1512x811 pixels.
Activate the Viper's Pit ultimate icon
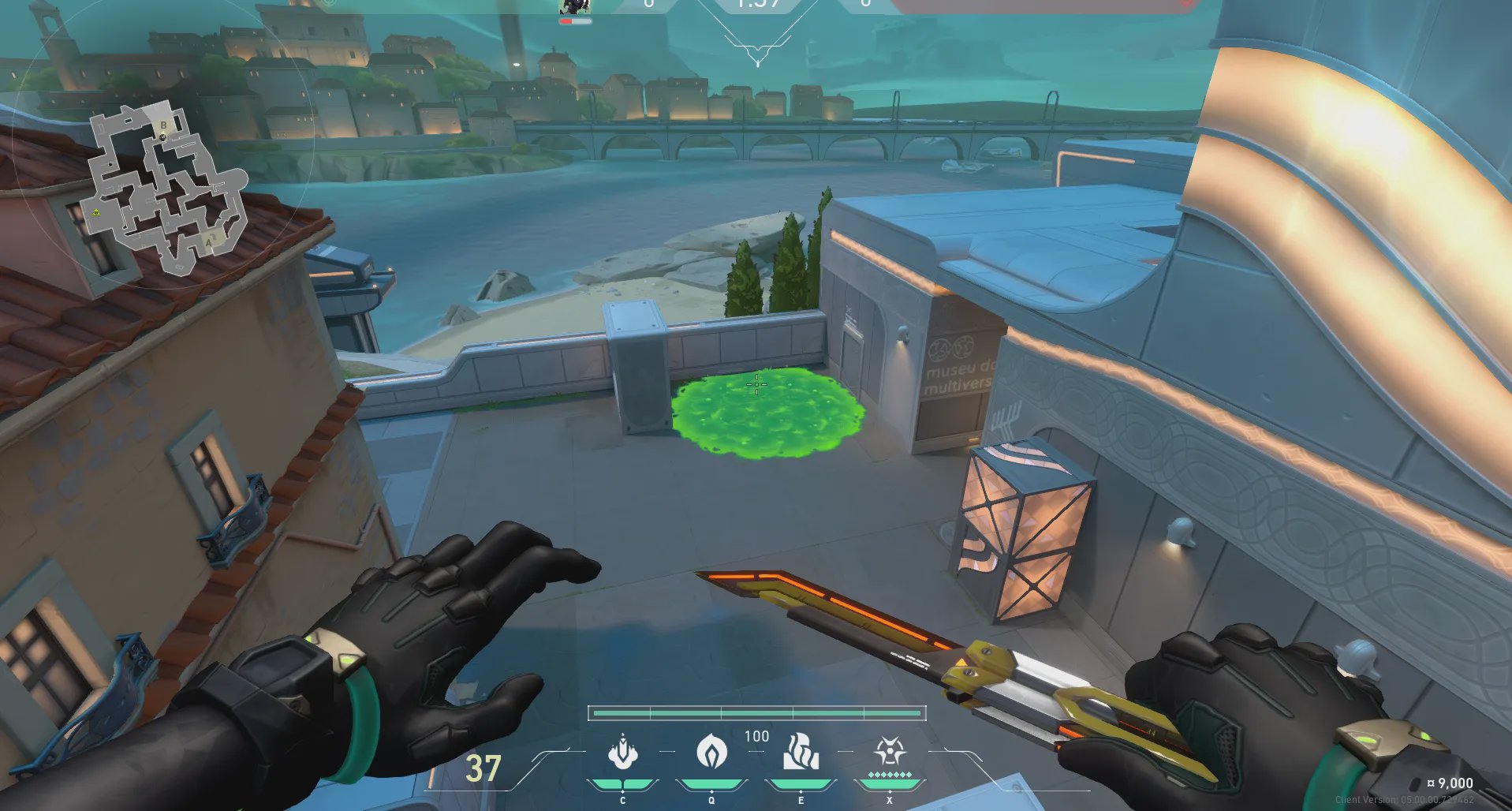tap(890, 752)
